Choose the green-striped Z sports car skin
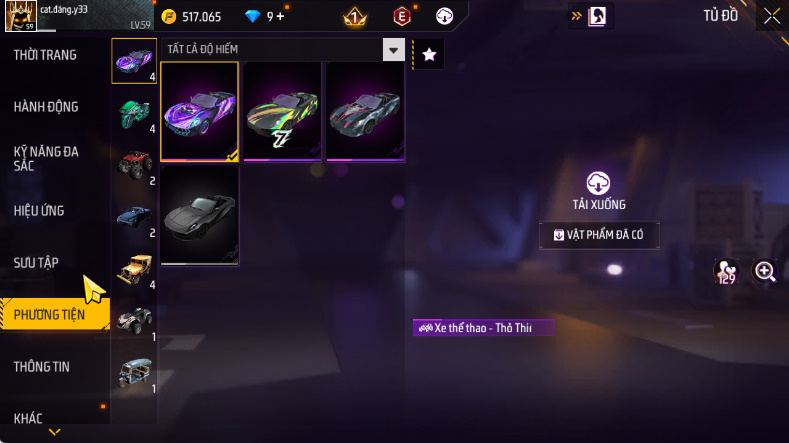Viewport: 789px width, 443px height. coord(282,111)
